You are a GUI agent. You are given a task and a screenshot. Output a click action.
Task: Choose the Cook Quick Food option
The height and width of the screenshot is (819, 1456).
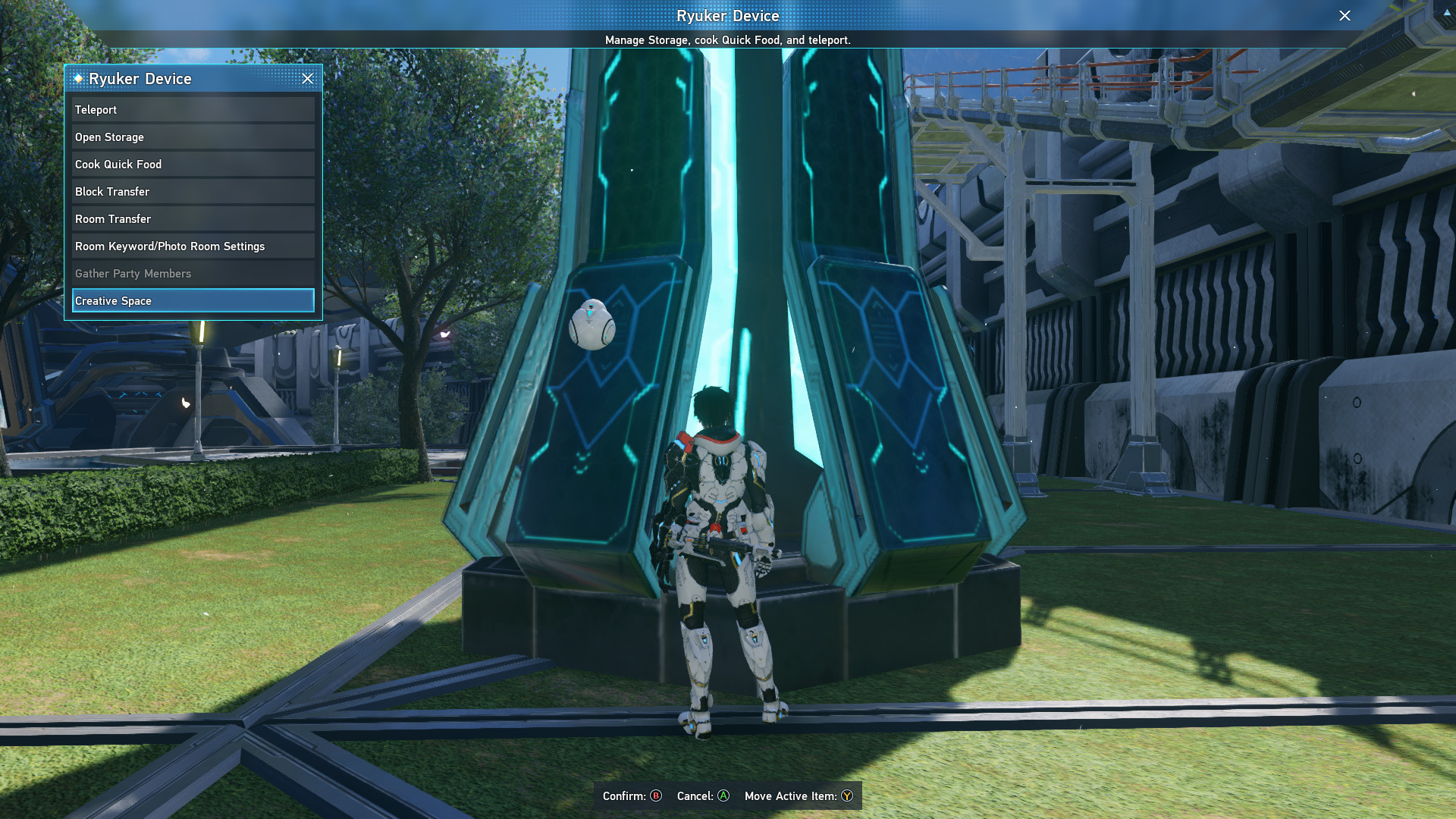pyautogui.click(x=193, y=165)
